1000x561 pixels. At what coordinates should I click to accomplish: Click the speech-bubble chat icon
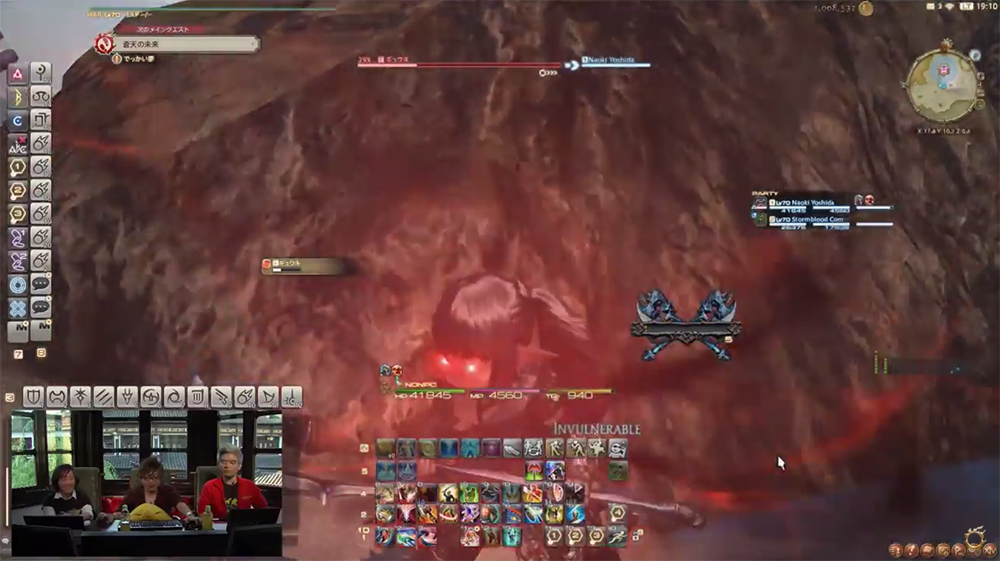tap(41, 284)
